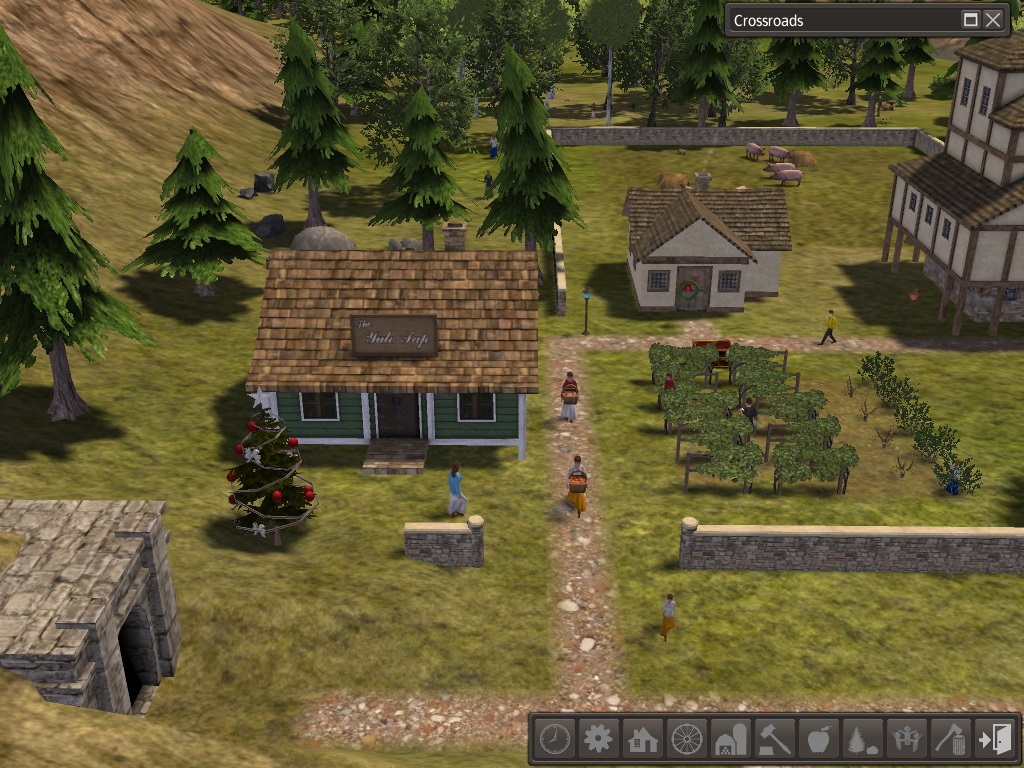This screenshot has height=768, width=1024.
Task: Open the people gathering services menu
Action: coord(907,740)
